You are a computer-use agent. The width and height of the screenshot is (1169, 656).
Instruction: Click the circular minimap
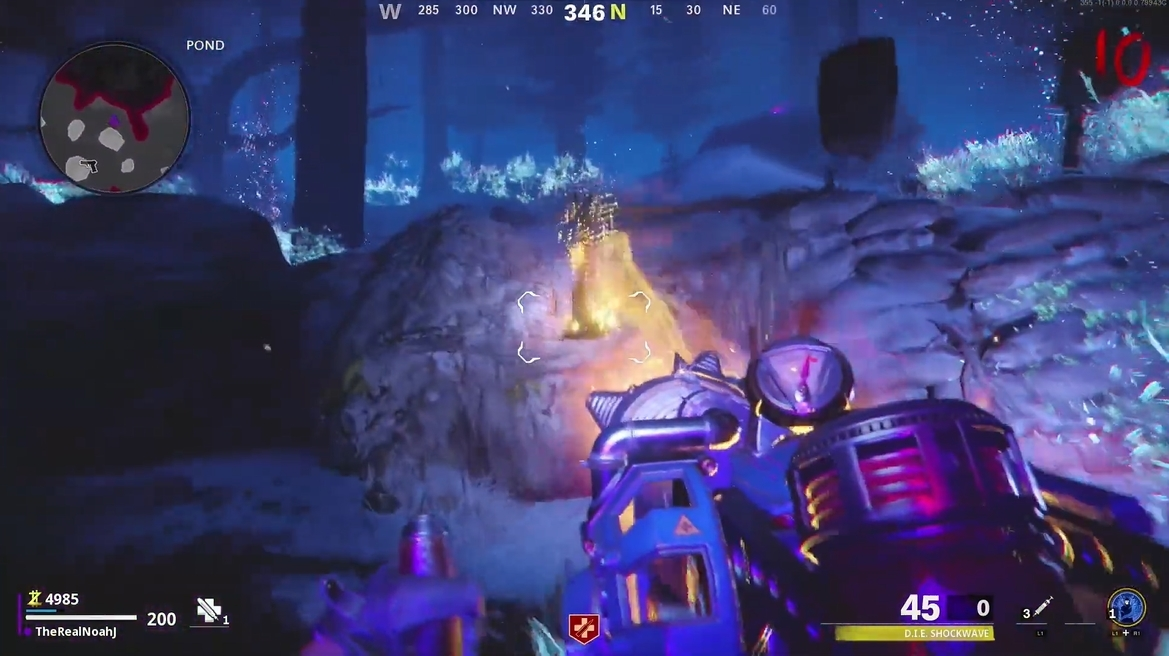(114, 120)
